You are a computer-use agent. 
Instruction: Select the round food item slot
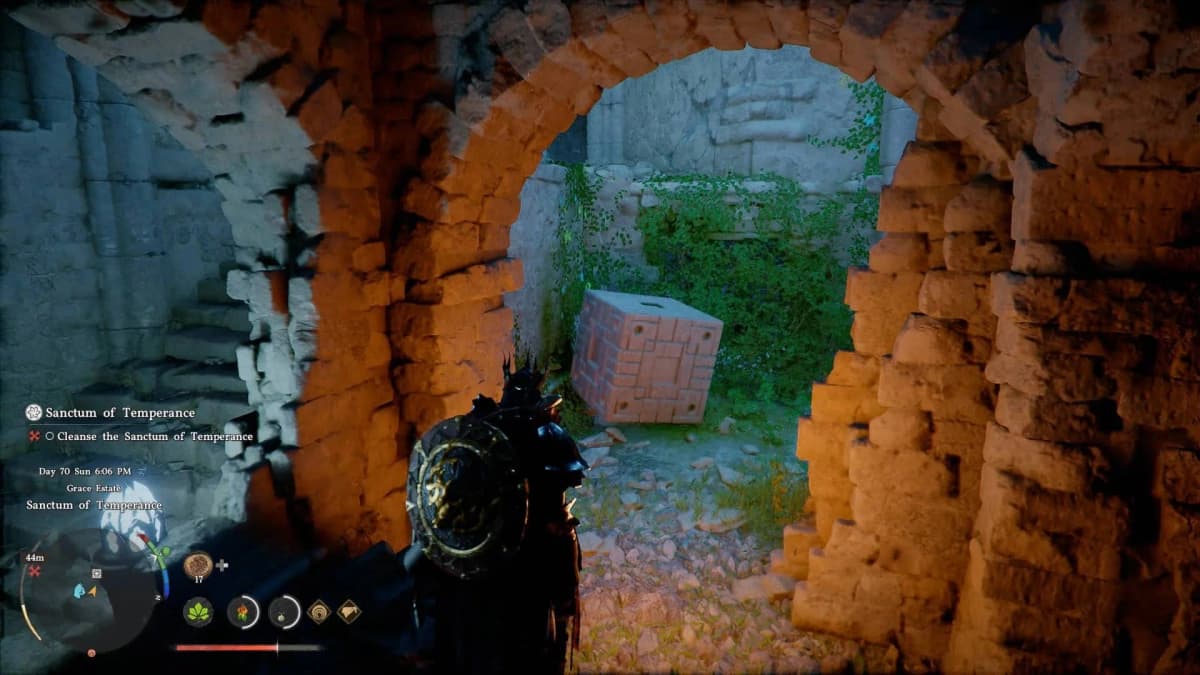[x=198, y=564]
